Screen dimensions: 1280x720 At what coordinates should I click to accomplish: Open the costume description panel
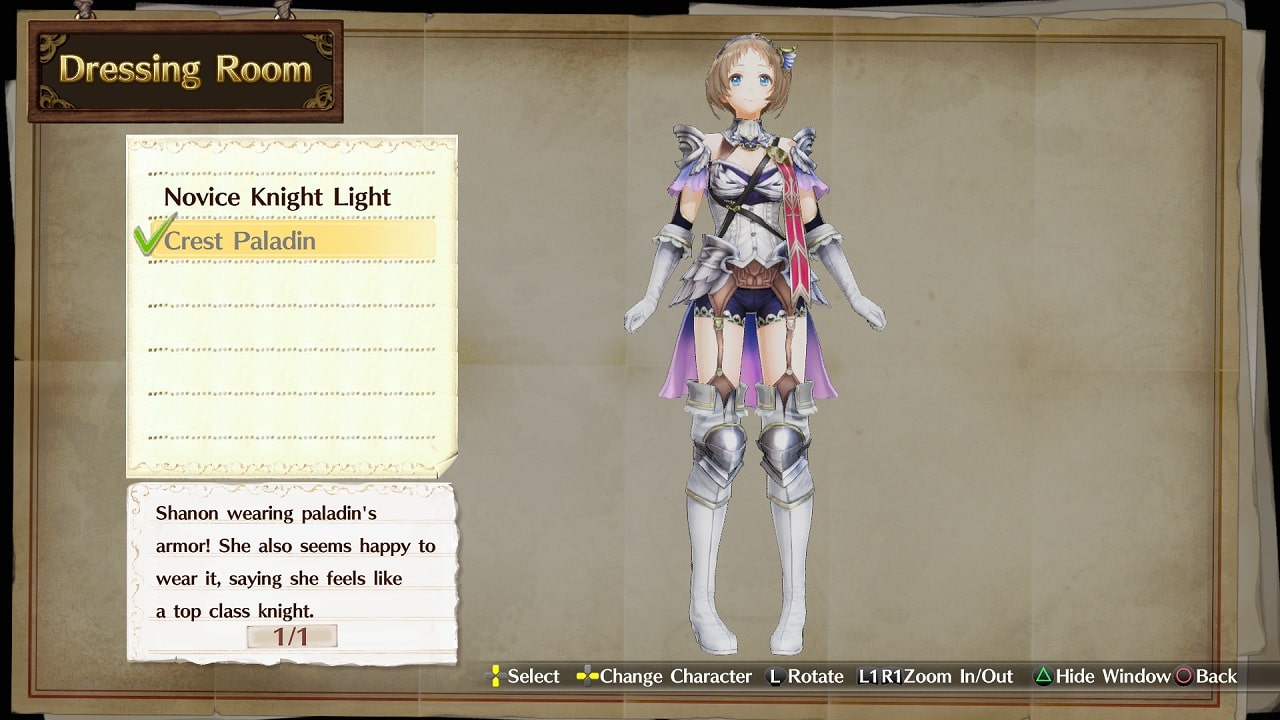[x=290, y=570]
